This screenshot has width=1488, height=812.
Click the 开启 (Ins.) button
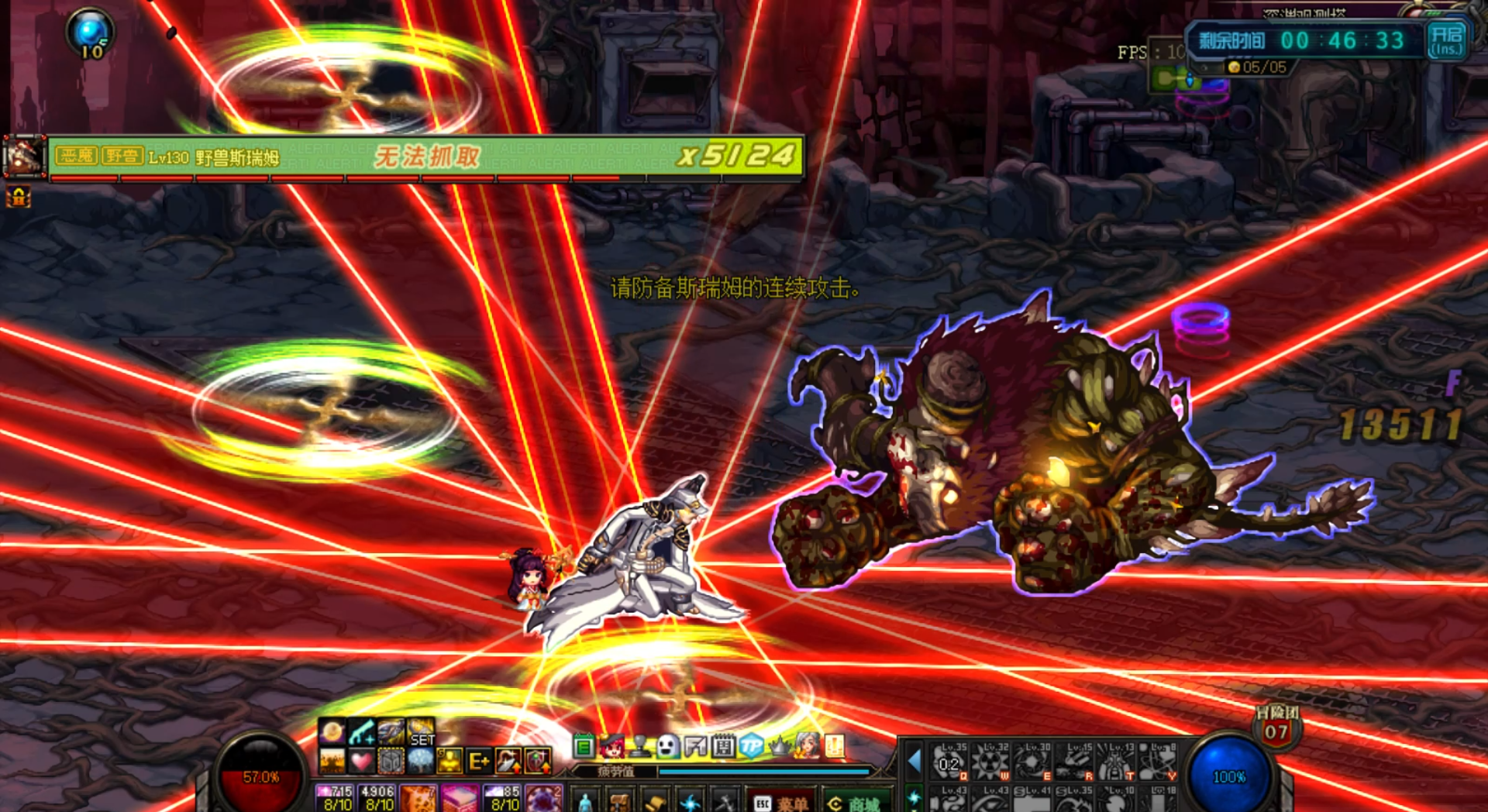pos(1446,40)
